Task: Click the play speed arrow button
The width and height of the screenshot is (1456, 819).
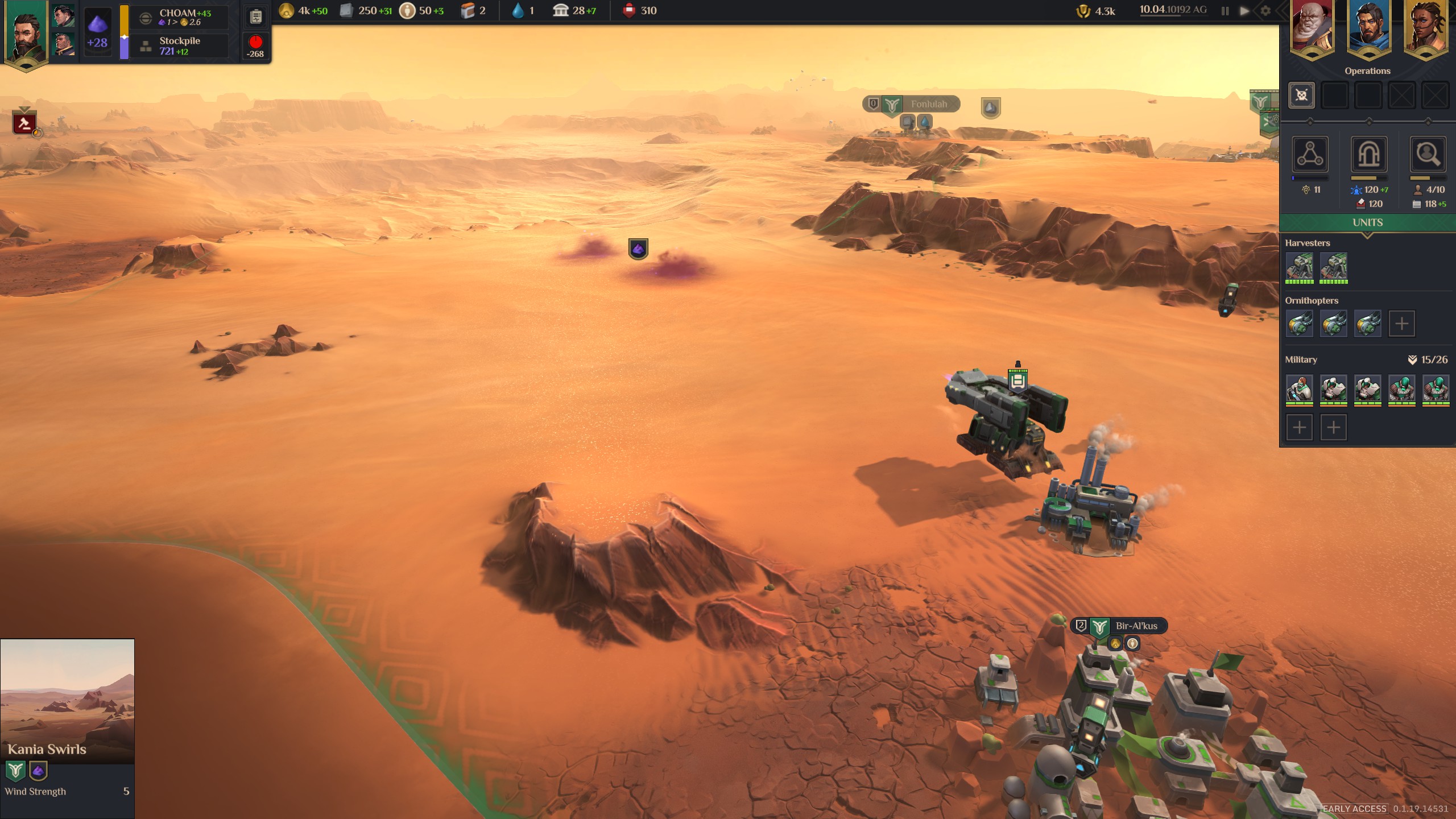Action: pyautogui.click(x=1244, y=11)
